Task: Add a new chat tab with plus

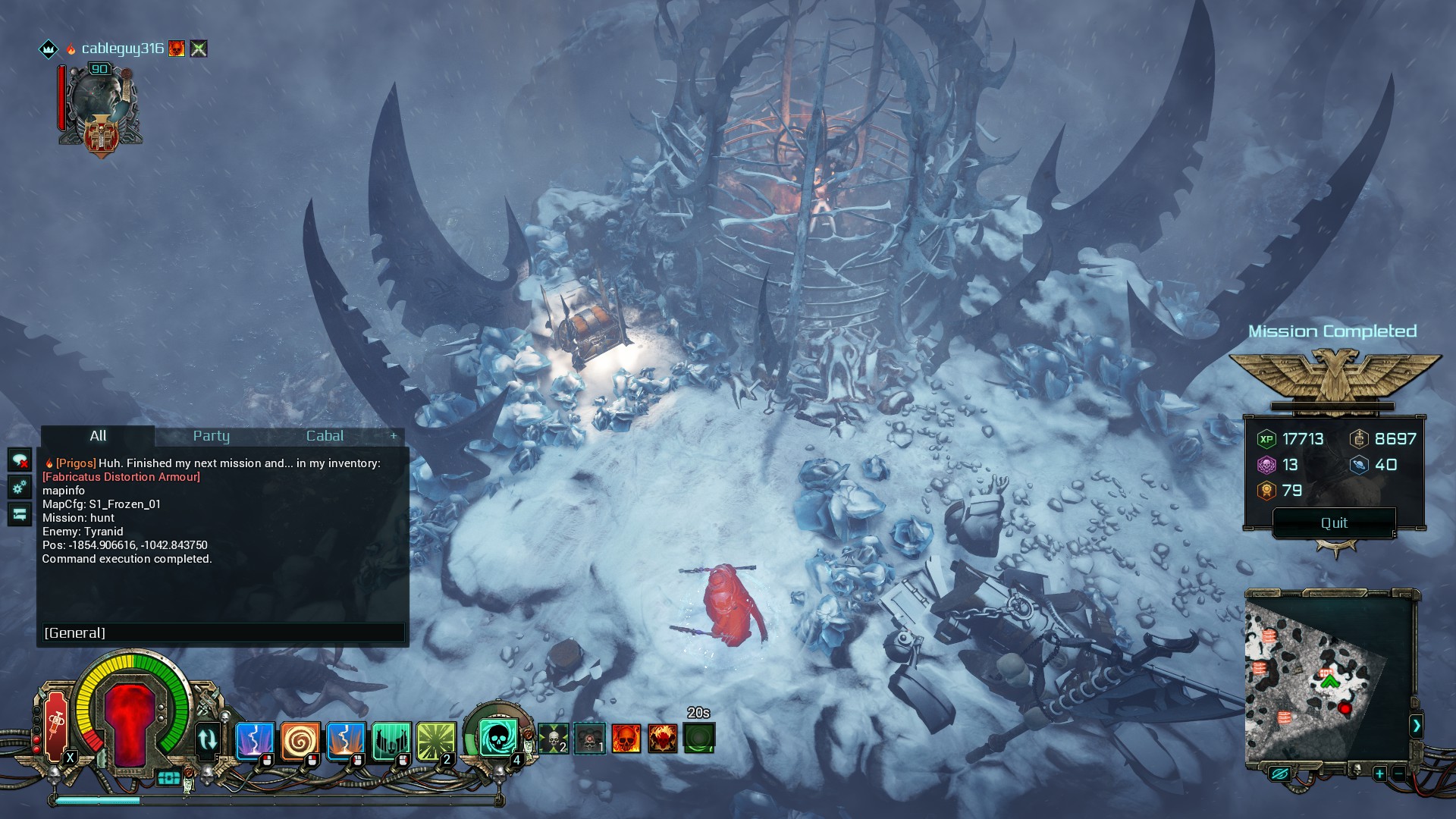Action: [x=394, y=436]
